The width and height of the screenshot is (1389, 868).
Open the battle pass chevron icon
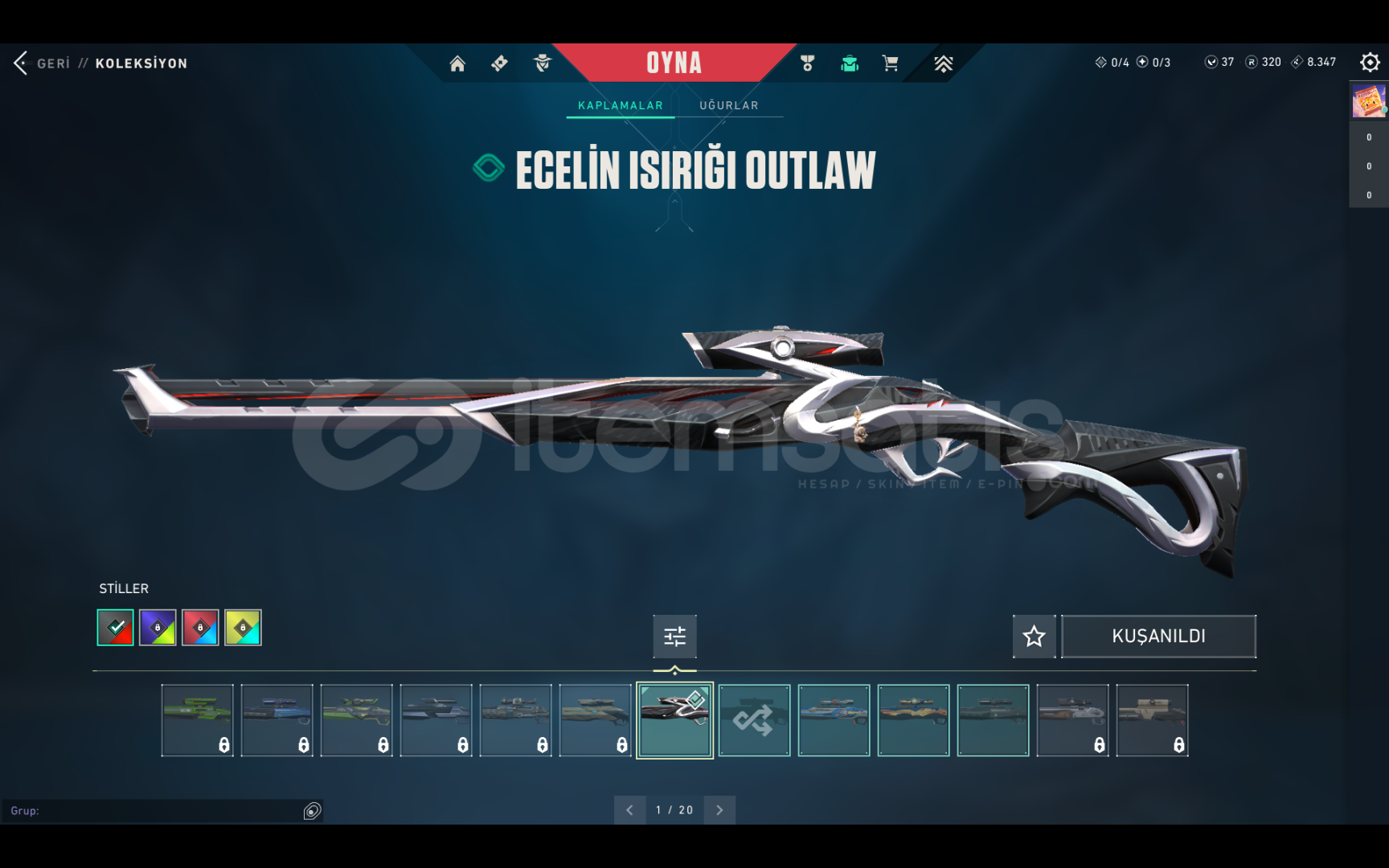pyautogui.click(x=943, y=63)
